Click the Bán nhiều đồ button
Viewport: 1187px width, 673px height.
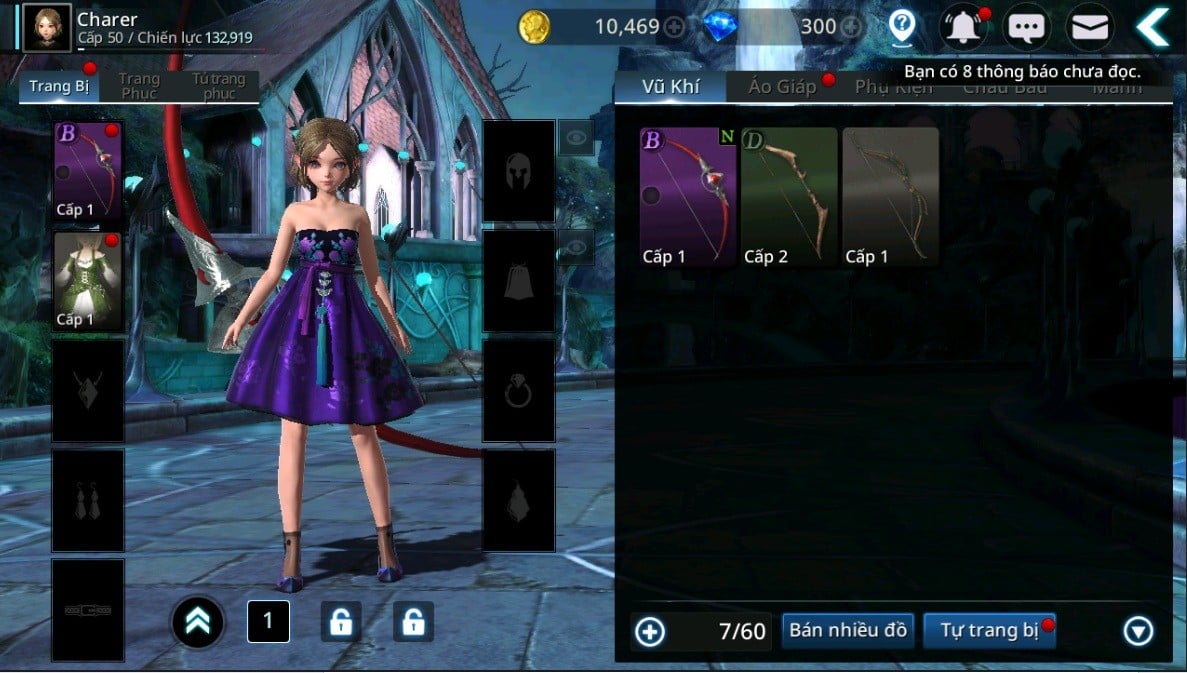tap(848, 630)
